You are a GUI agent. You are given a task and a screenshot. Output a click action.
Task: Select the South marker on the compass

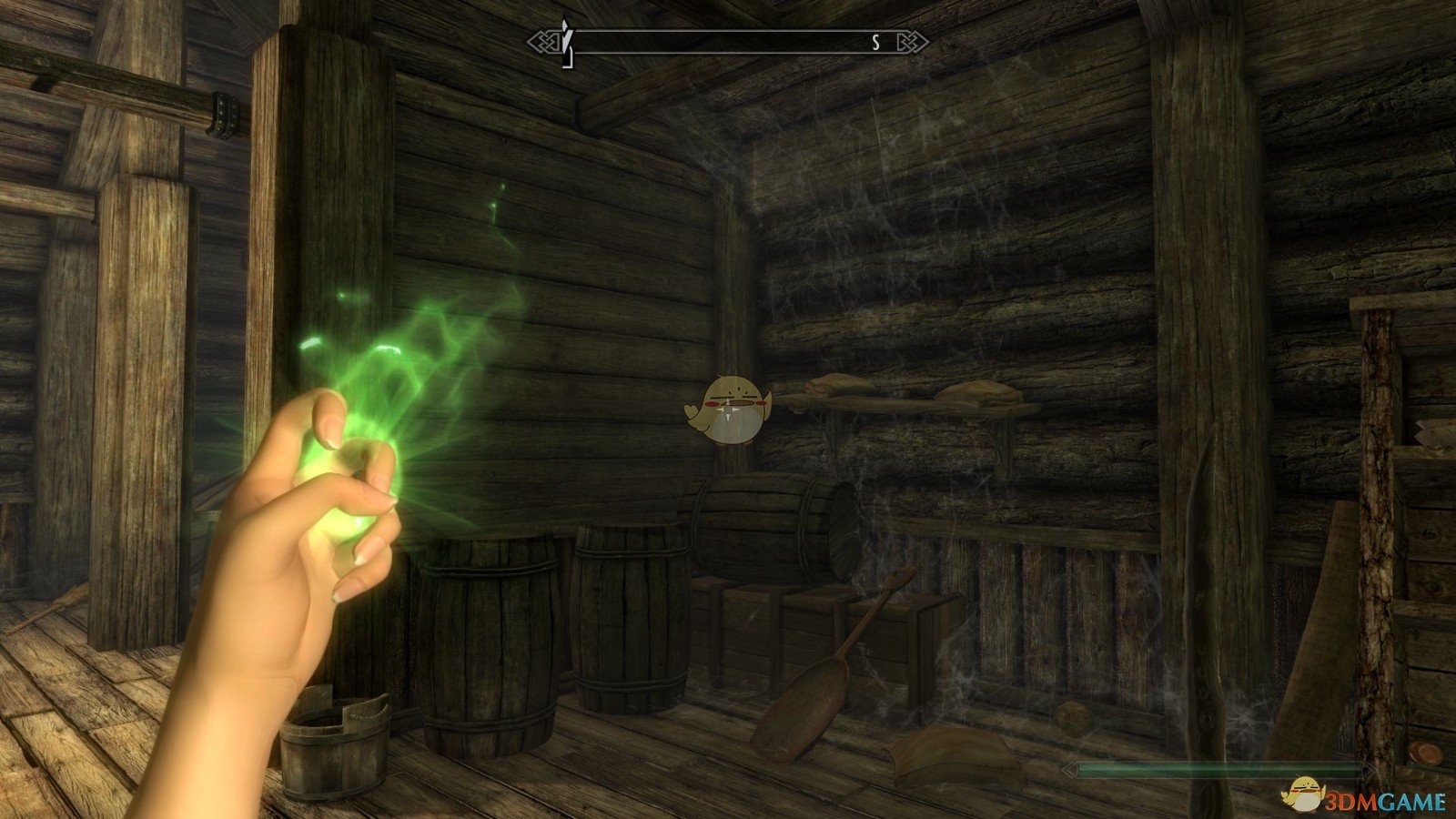click(x=875, y=42)
